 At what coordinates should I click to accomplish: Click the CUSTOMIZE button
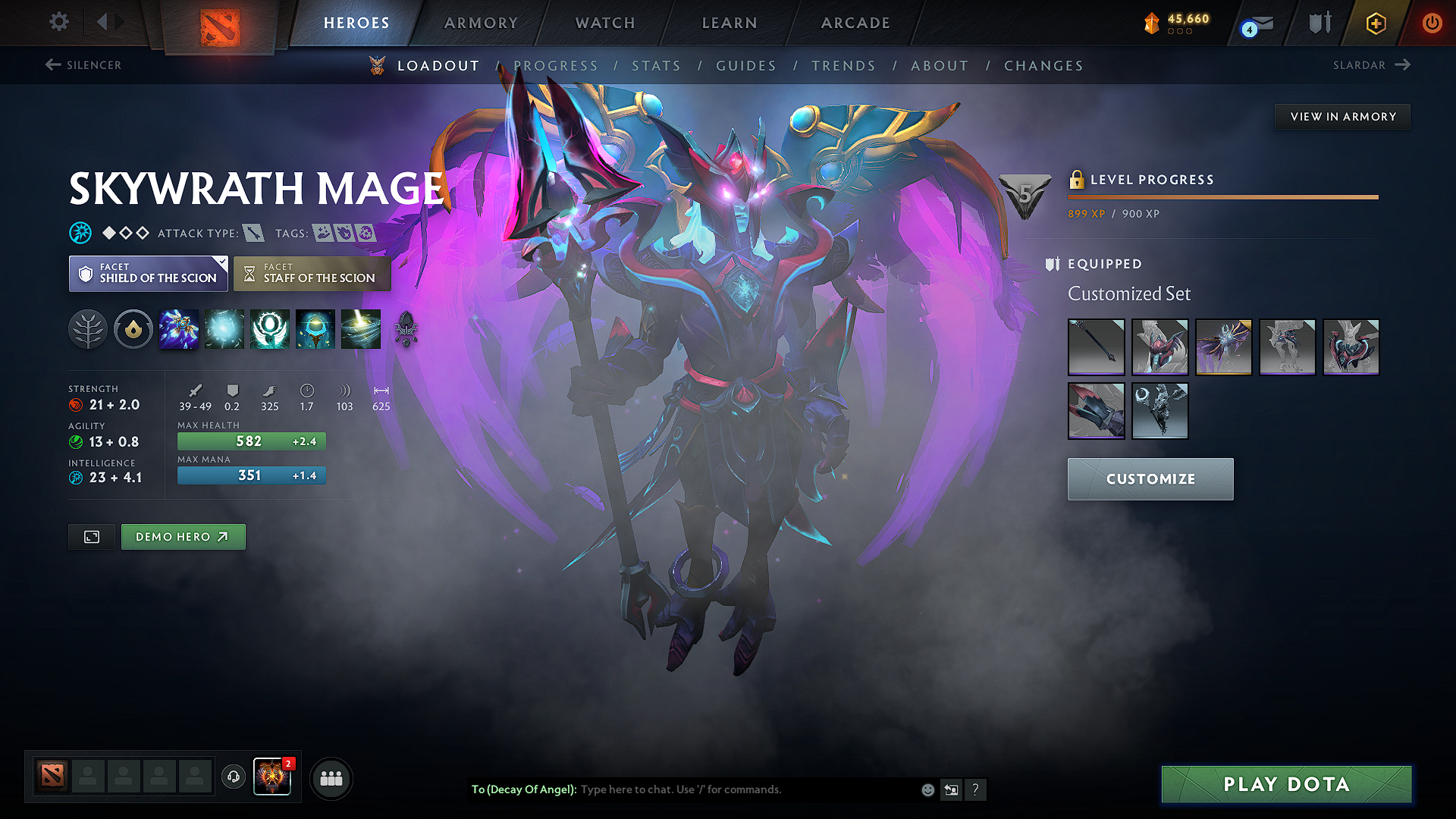[1150, 479]
